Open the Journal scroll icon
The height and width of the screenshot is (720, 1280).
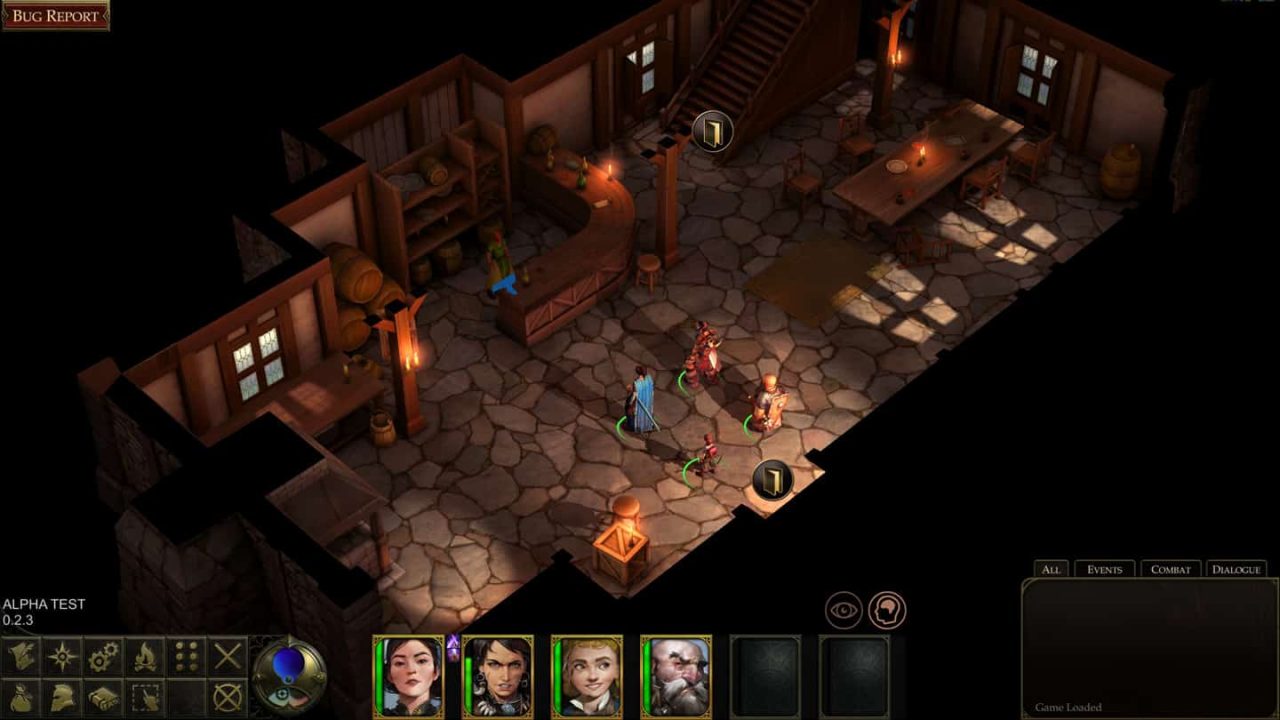point(20,655)
